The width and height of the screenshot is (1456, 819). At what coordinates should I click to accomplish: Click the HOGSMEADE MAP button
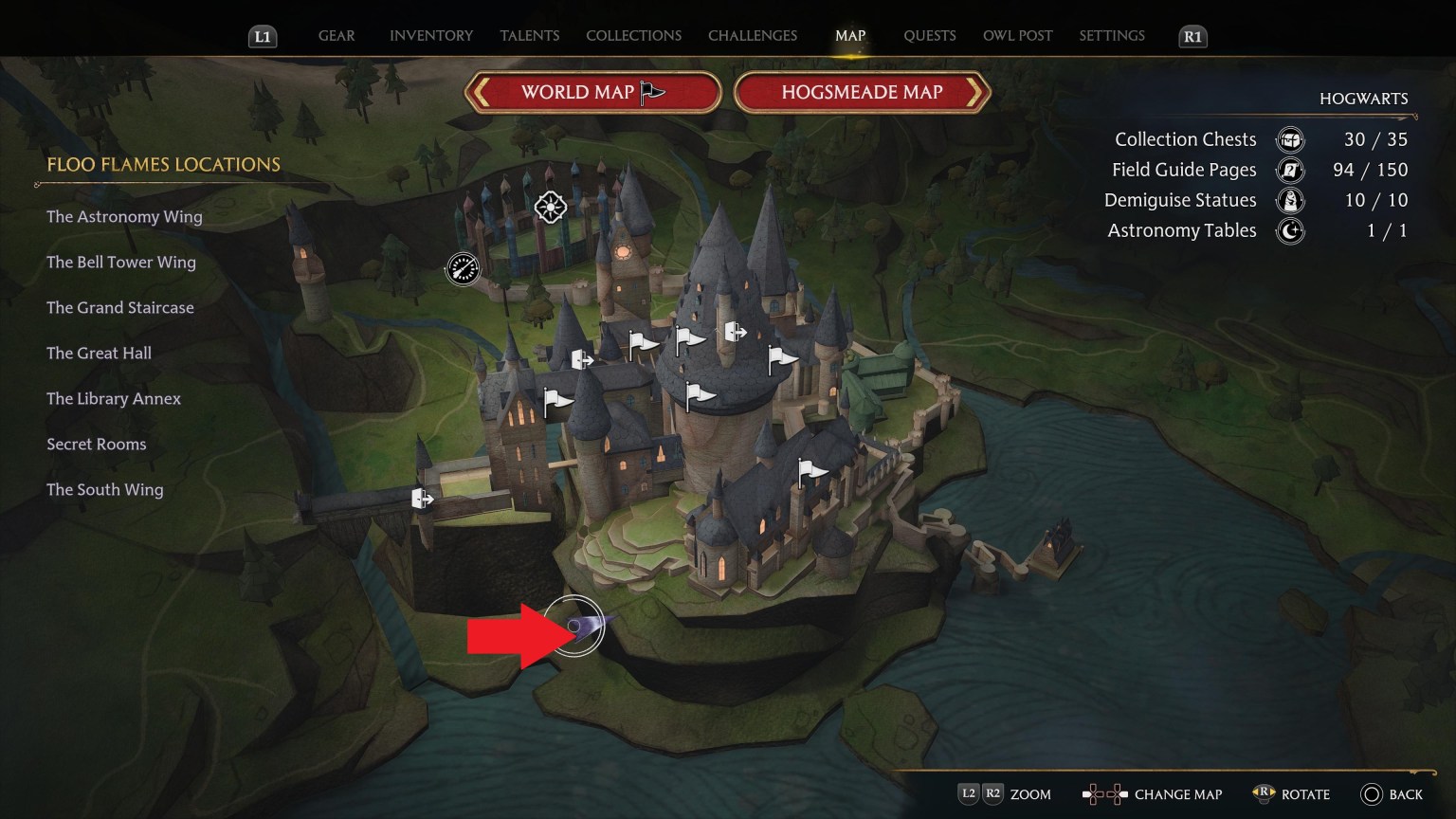[x=861, y=92]
